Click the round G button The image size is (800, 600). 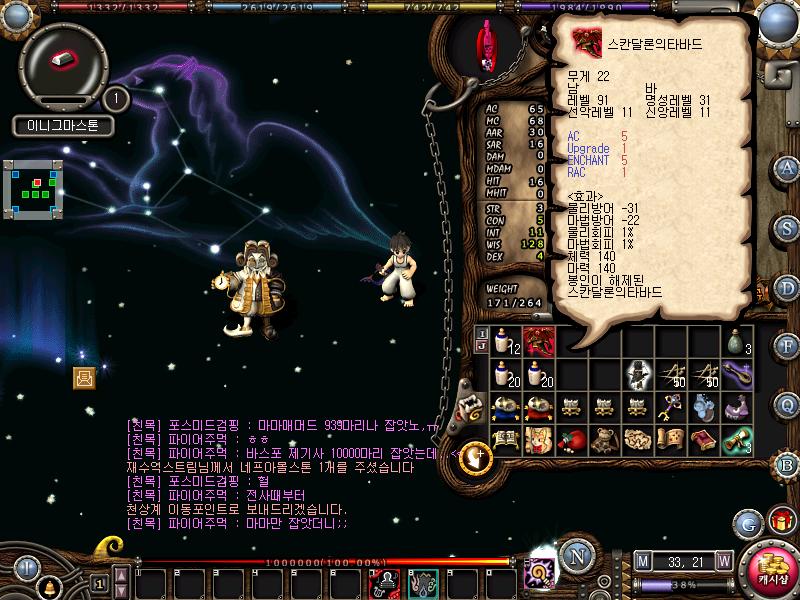(x=747, y=522)
